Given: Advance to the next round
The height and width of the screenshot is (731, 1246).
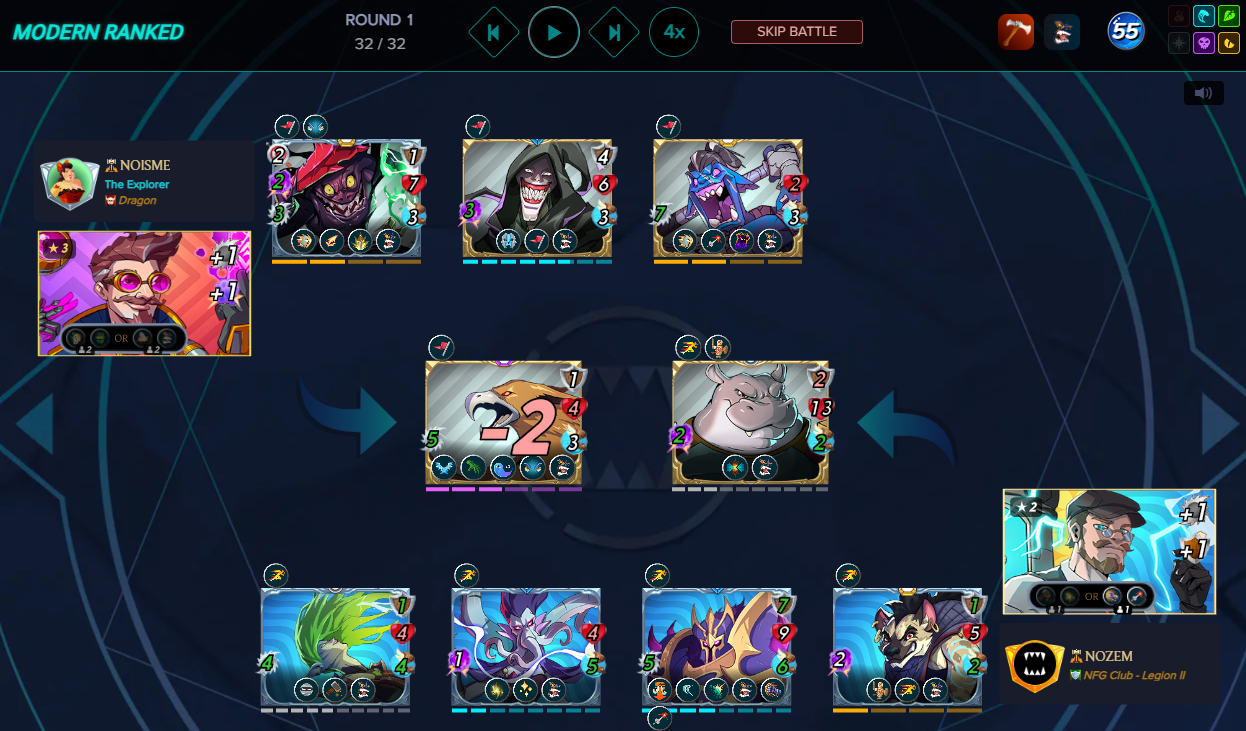Looking at the screenshot, I should [614, 32].
